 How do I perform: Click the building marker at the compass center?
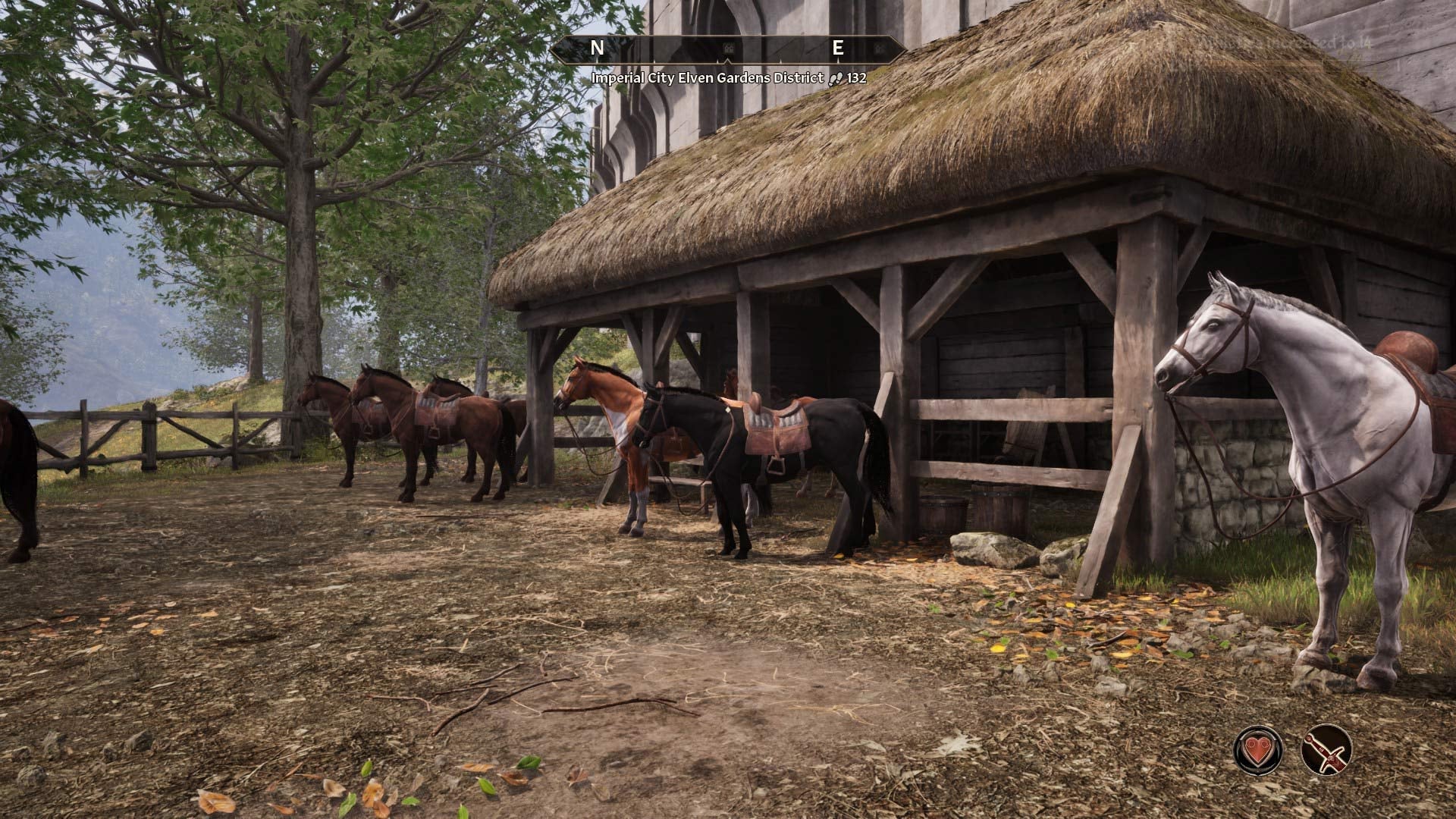(728, 49)
